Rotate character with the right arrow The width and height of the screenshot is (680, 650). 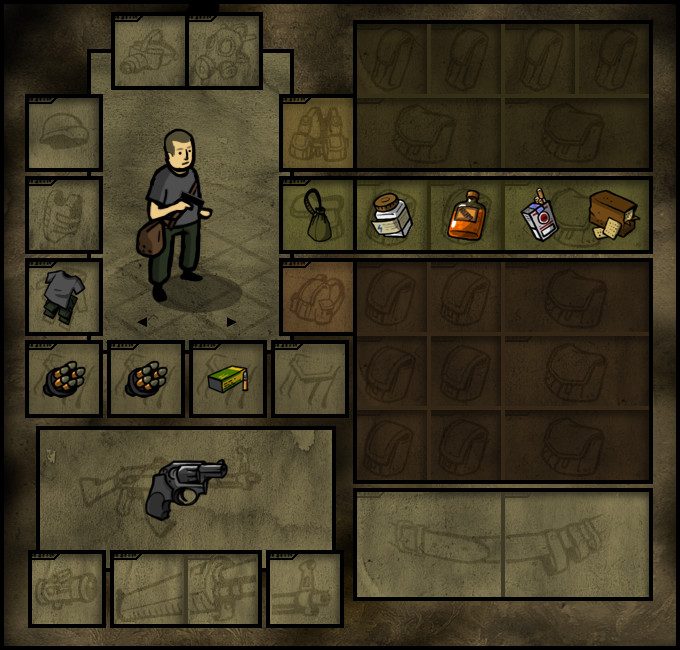coord(232,322)
